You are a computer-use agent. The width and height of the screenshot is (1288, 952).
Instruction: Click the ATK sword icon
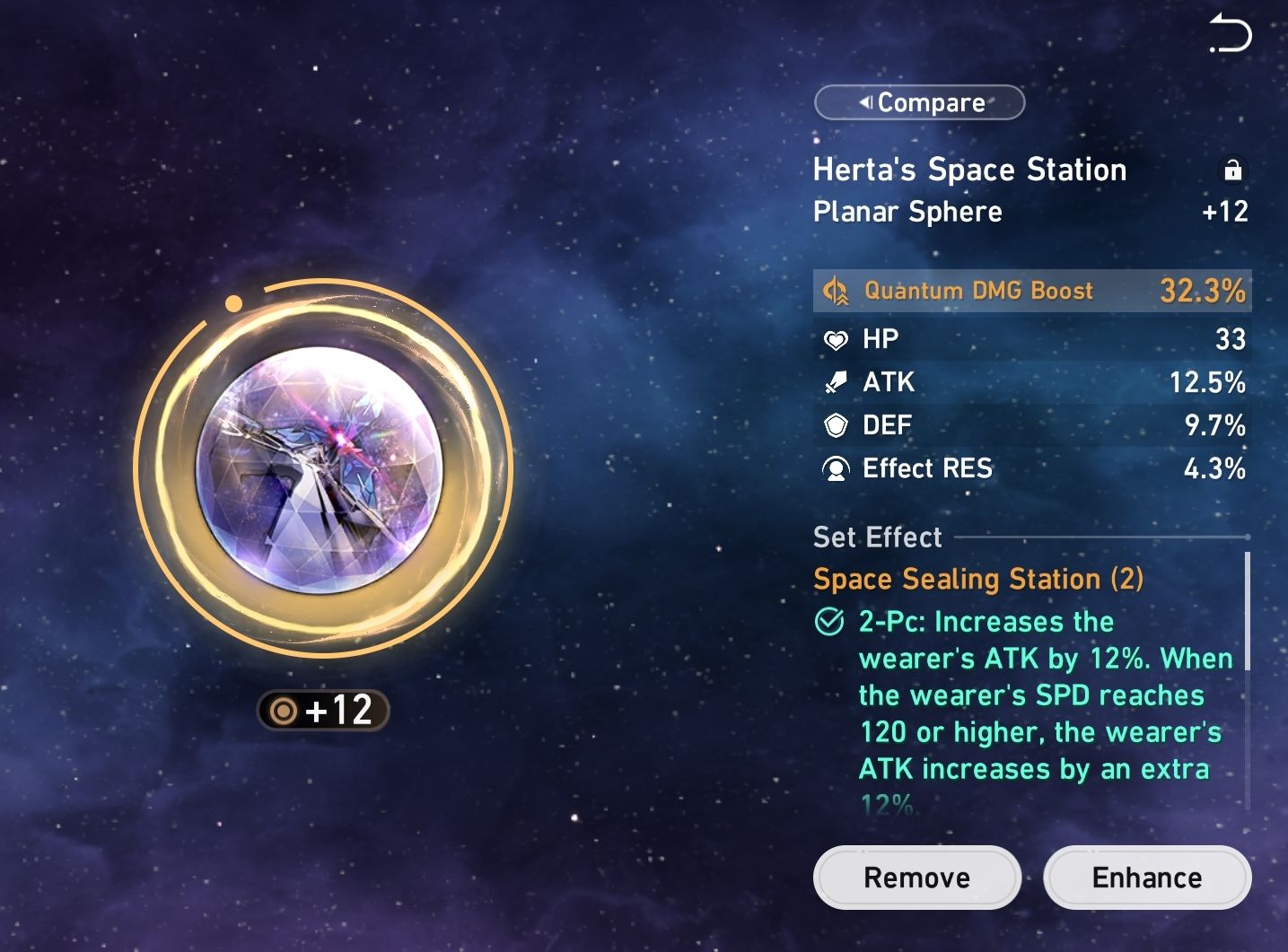click(x=835, y=382)
